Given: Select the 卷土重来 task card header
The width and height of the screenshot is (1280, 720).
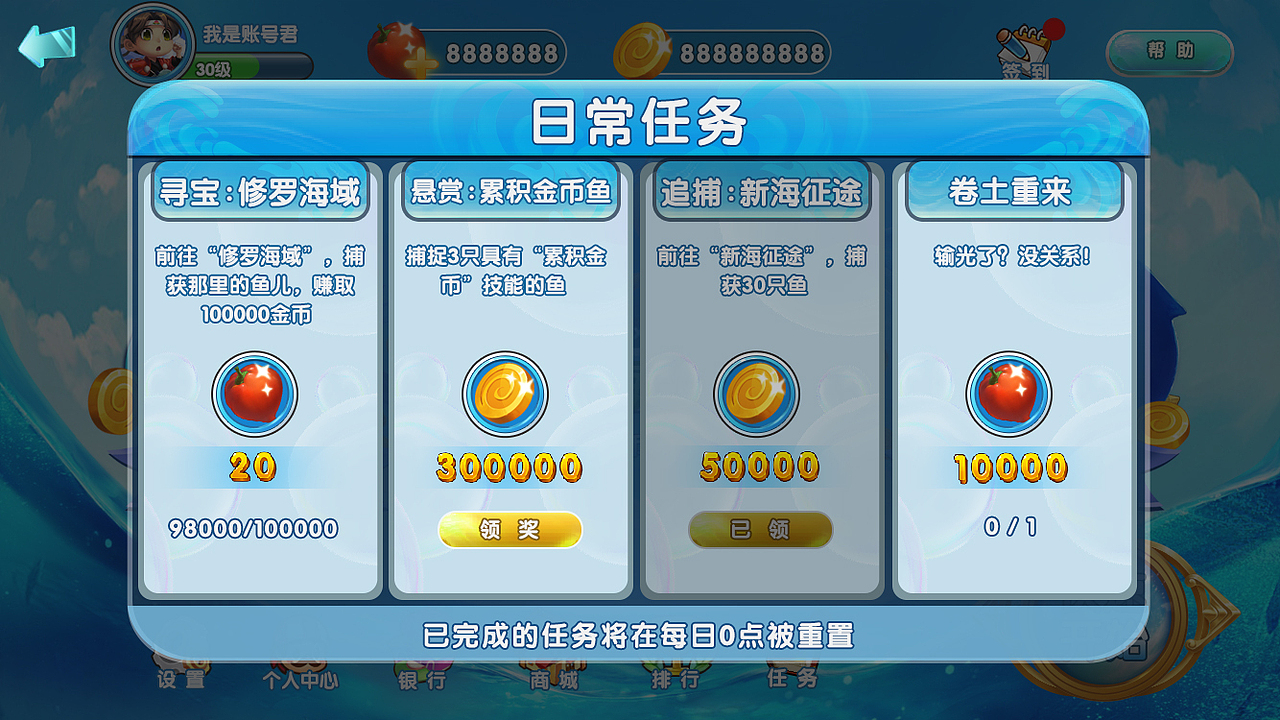Looking at the screenshot, I should pyautogui.click(x=1011, y=191).
